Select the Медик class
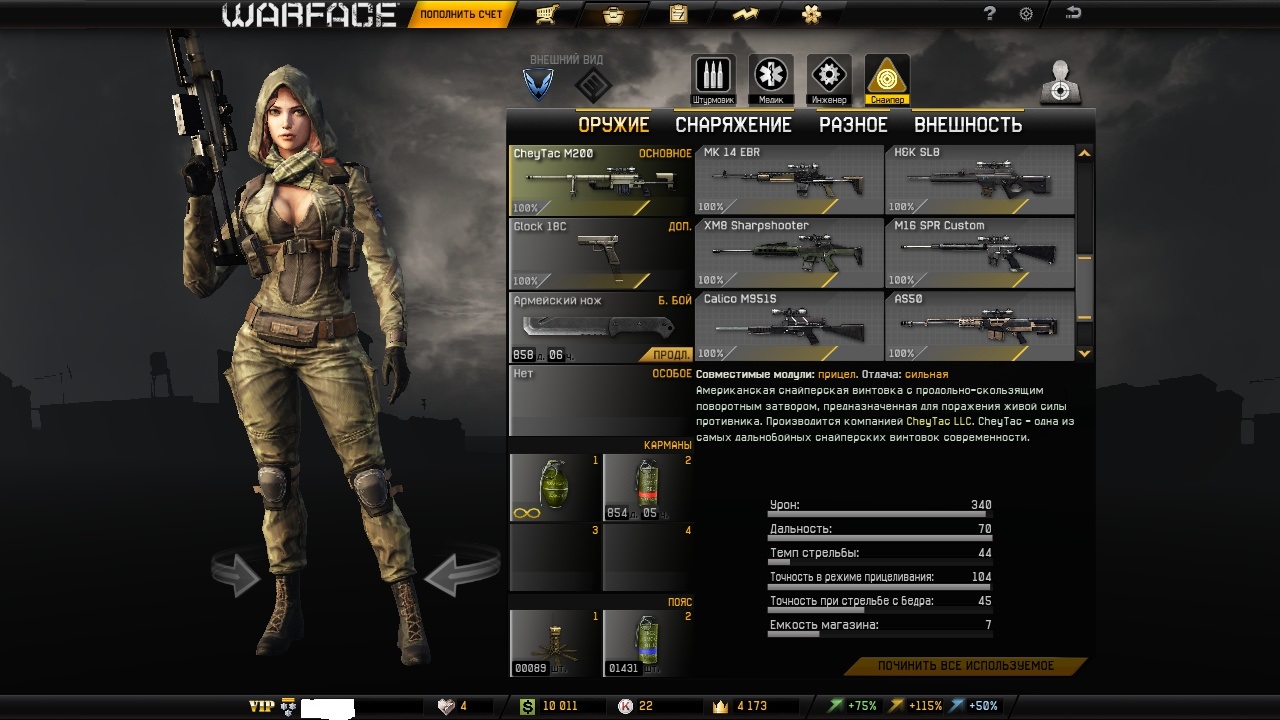 pyautogui.click(x=771, y=78)
